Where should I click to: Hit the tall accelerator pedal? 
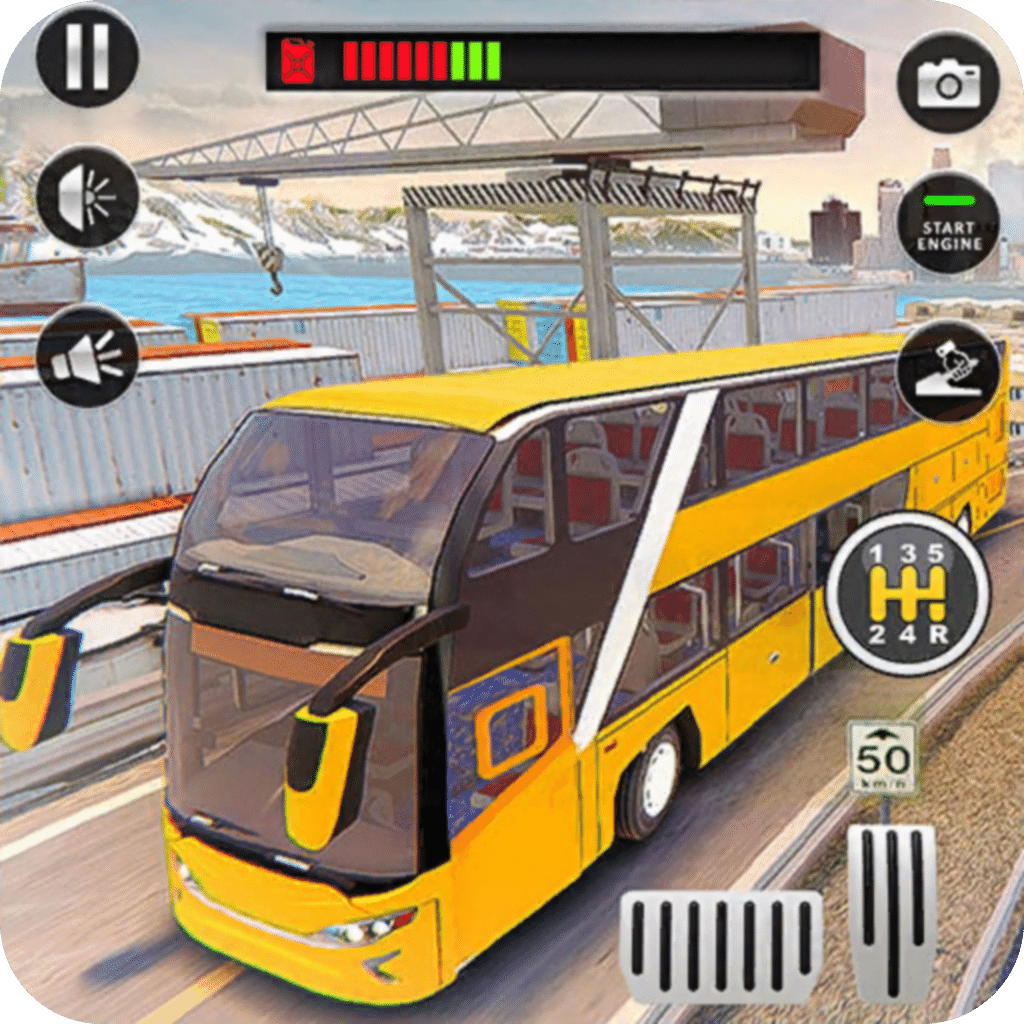point(892,912)
